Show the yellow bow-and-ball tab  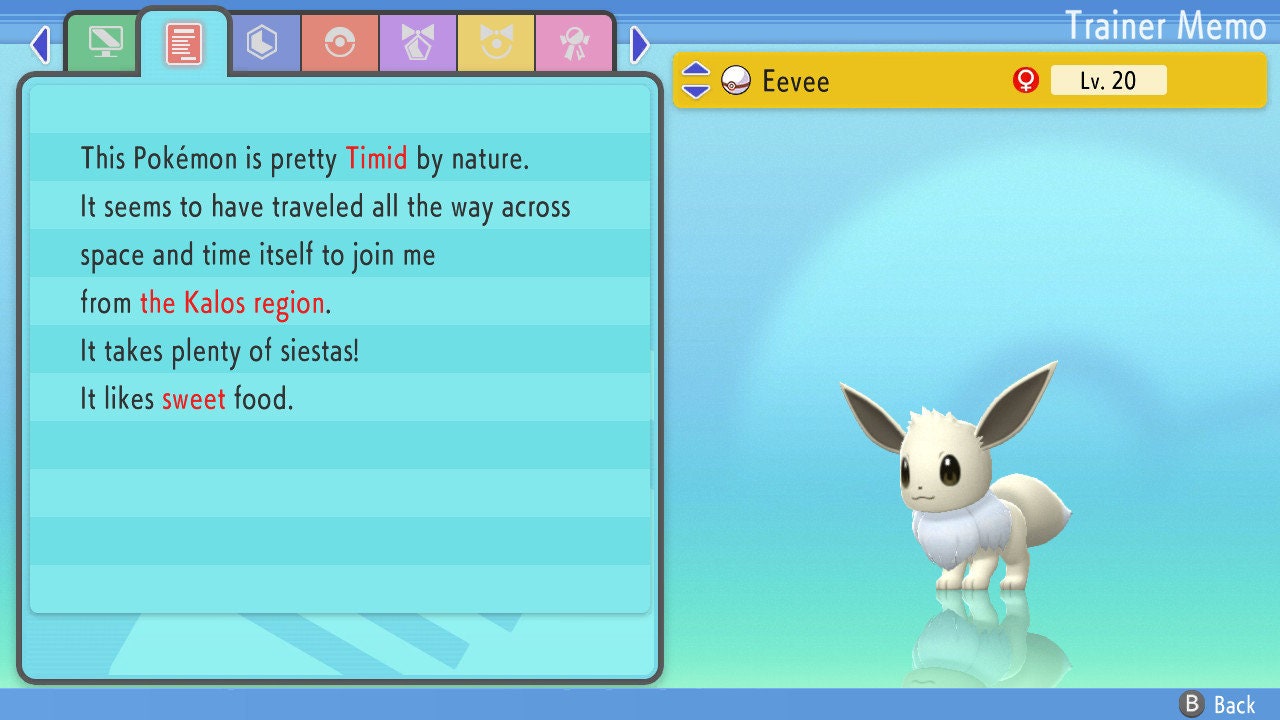click(496, 43)
